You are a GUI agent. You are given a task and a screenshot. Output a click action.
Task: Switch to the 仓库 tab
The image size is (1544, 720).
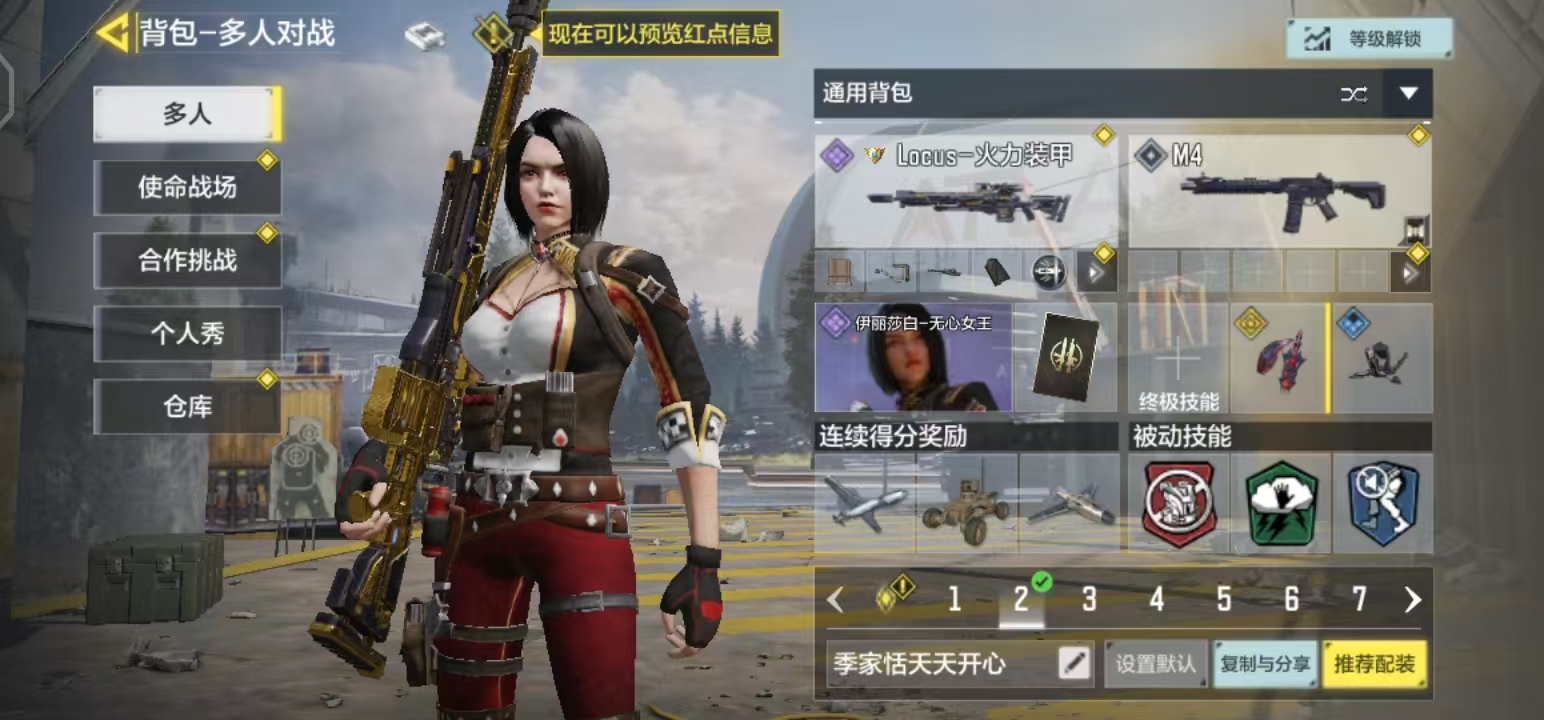click(x=187, y=406)
